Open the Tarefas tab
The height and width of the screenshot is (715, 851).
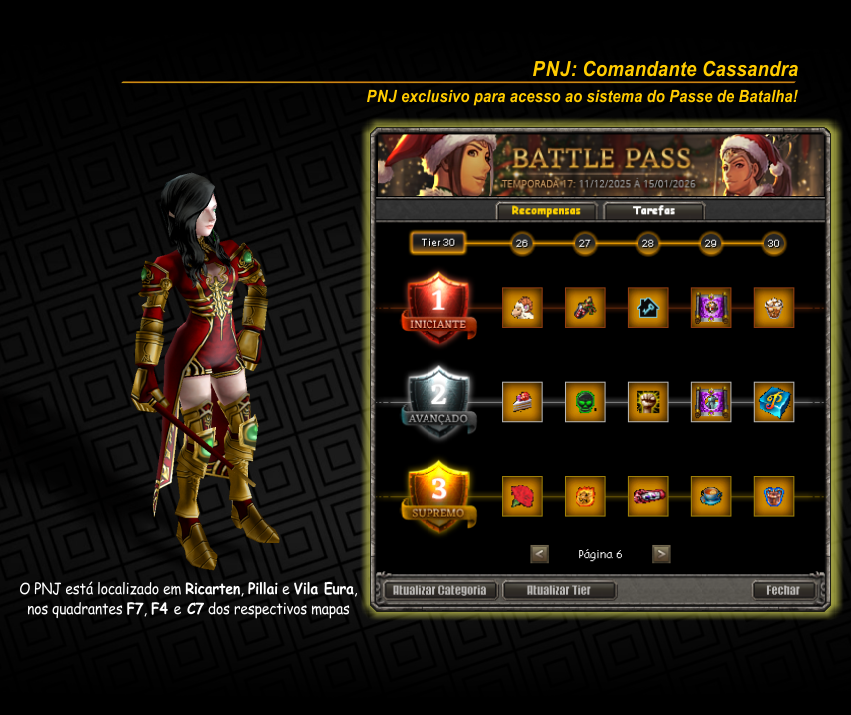654,211
